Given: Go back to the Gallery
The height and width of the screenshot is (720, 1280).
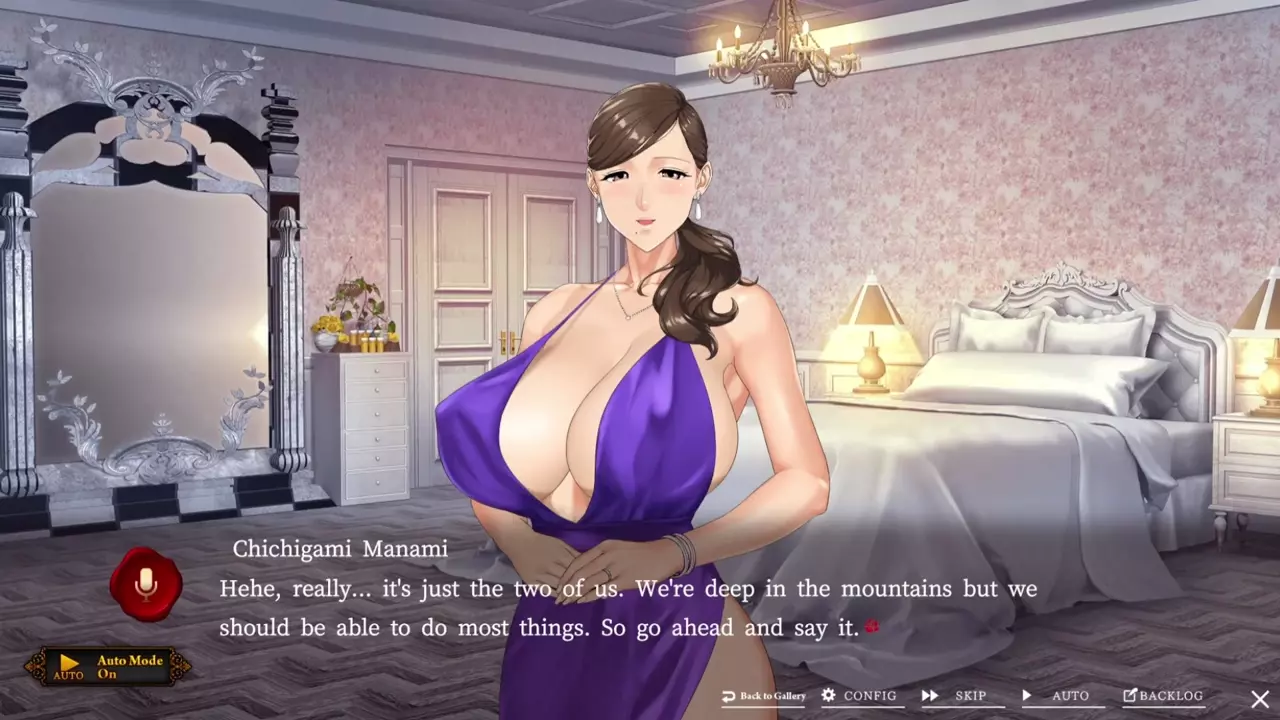Looking at the screenshot, I should [x=764, y=696].
